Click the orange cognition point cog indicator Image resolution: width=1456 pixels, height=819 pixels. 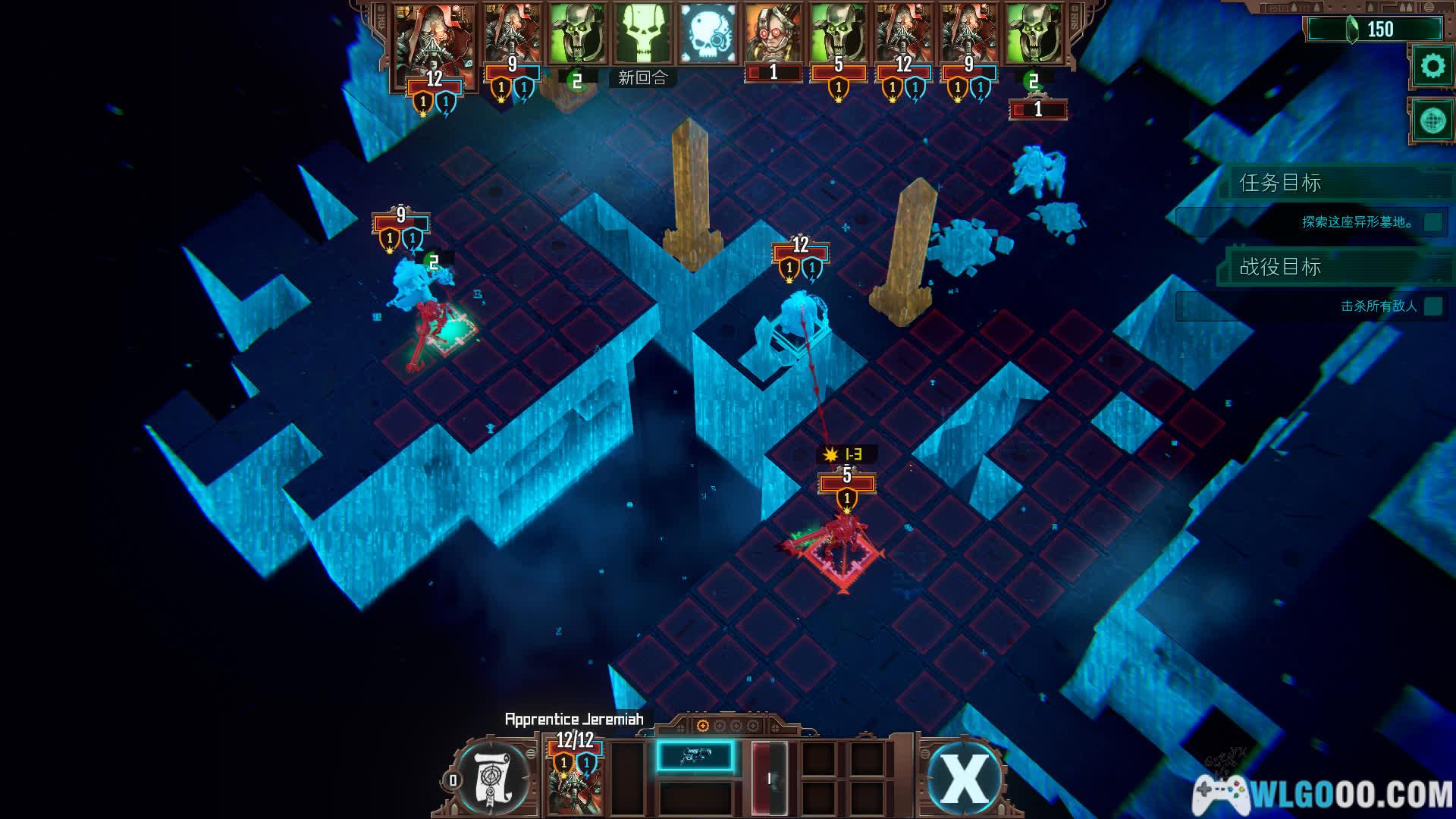click(x=702, y=726)
